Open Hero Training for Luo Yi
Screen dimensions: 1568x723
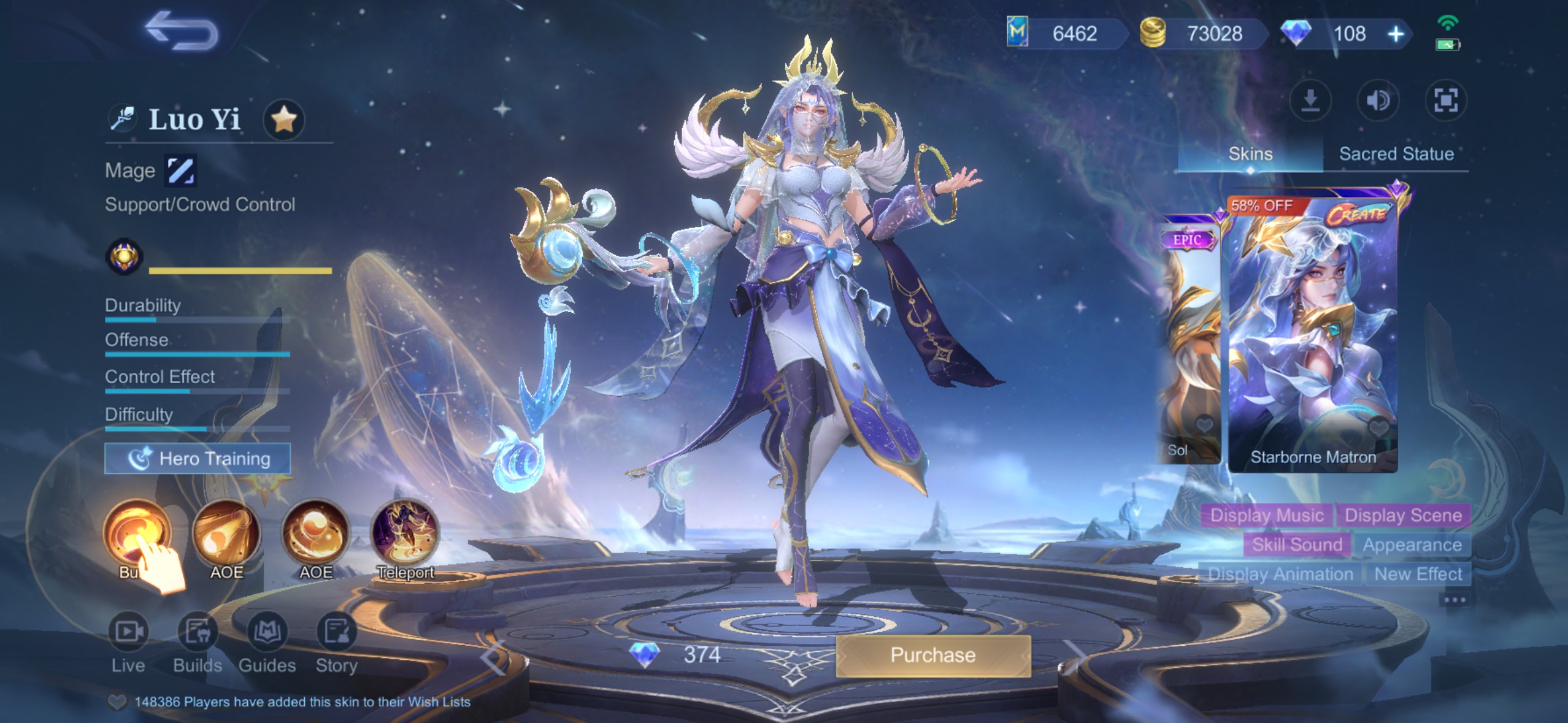(198, 459)
